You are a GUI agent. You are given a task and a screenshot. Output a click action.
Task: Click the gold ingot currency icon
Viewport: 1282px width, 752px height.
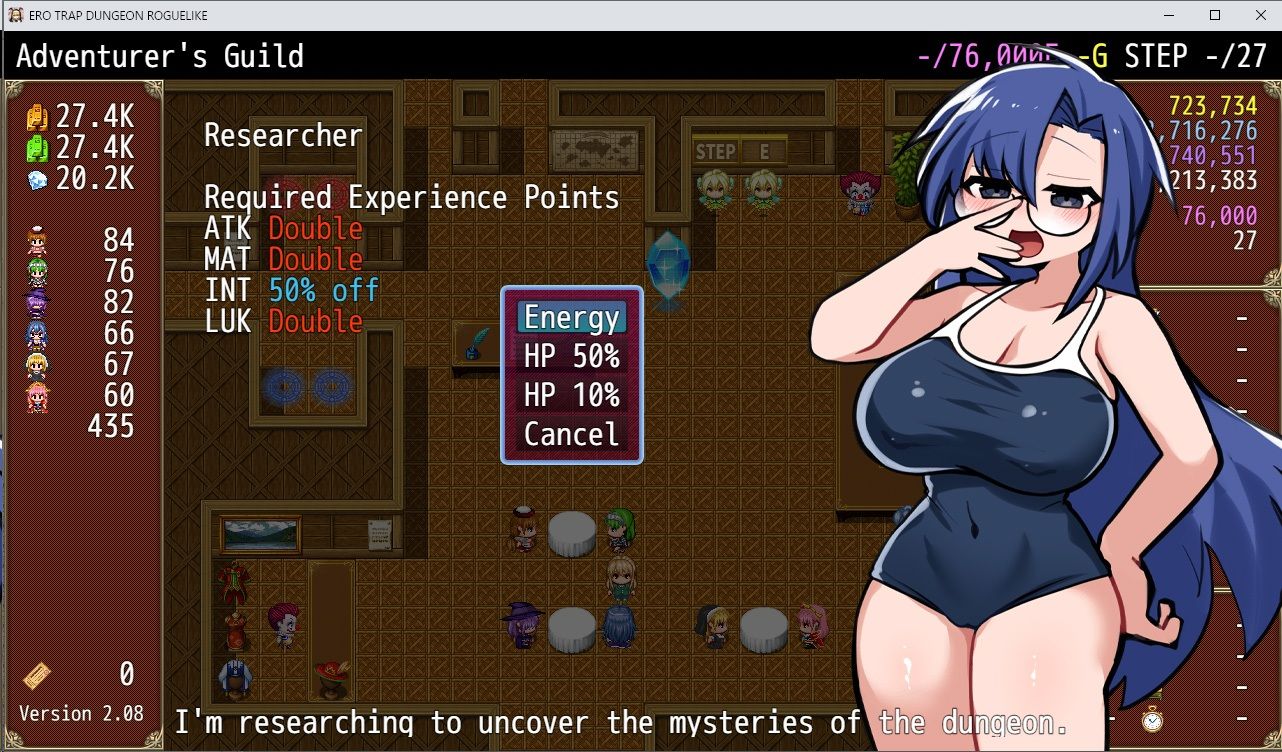[x=37, y=117]
